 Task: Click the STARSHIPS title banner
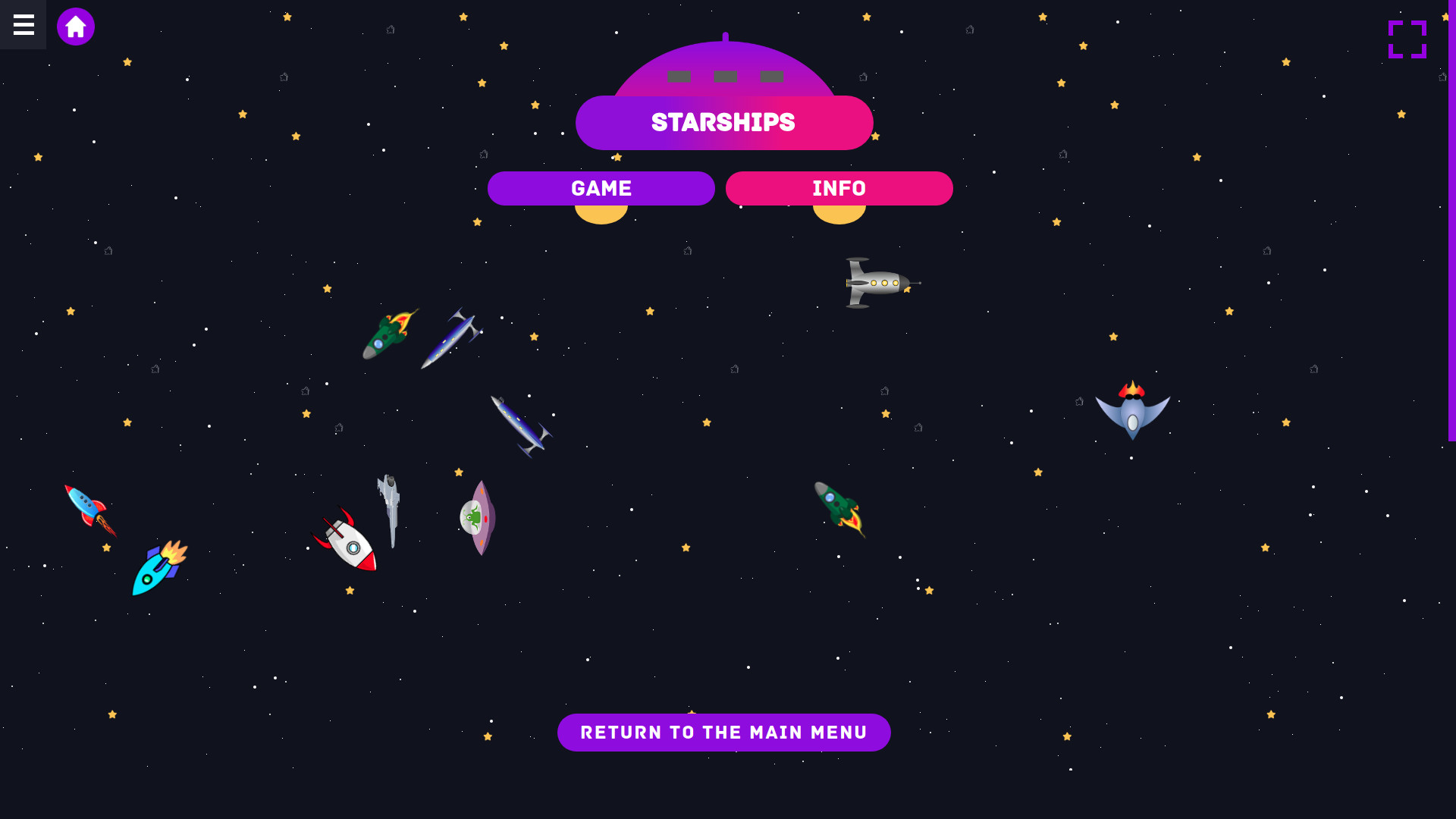pyautogui.click(x=723, y=122)
